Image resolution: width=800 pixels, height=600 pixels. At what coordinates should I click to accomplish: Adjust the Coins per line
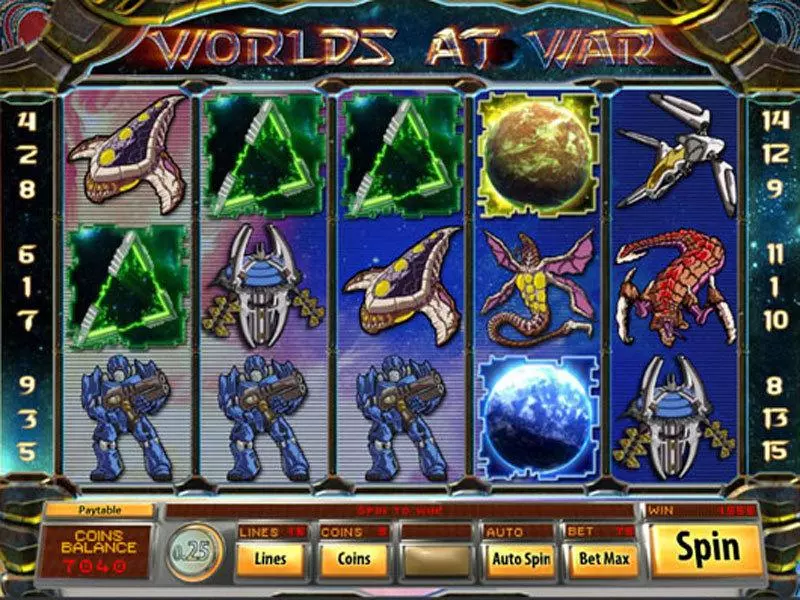[x=354, y=558]
